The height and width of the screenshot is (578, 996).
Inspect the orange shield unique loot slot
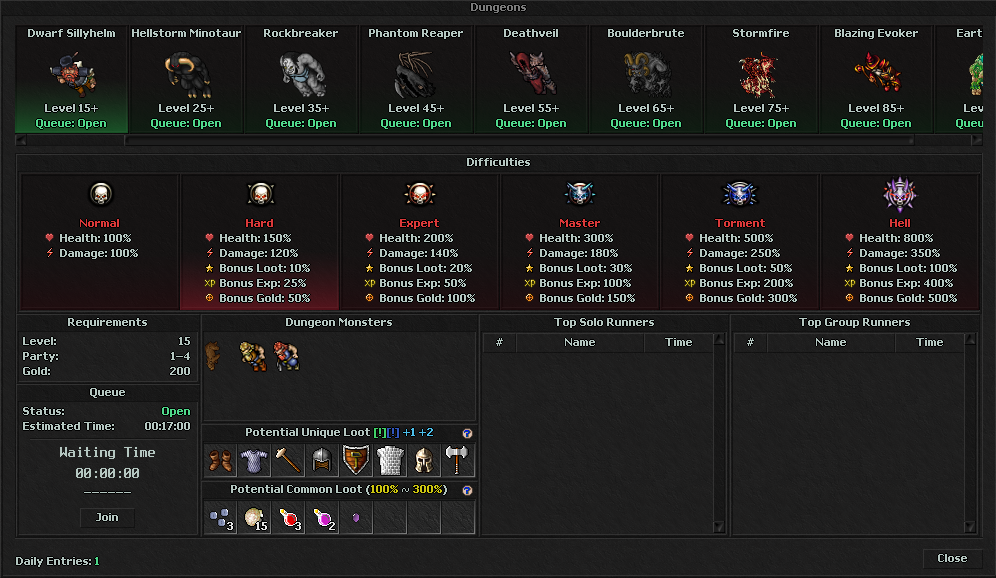pyautogui.click(x=356, y=460)
